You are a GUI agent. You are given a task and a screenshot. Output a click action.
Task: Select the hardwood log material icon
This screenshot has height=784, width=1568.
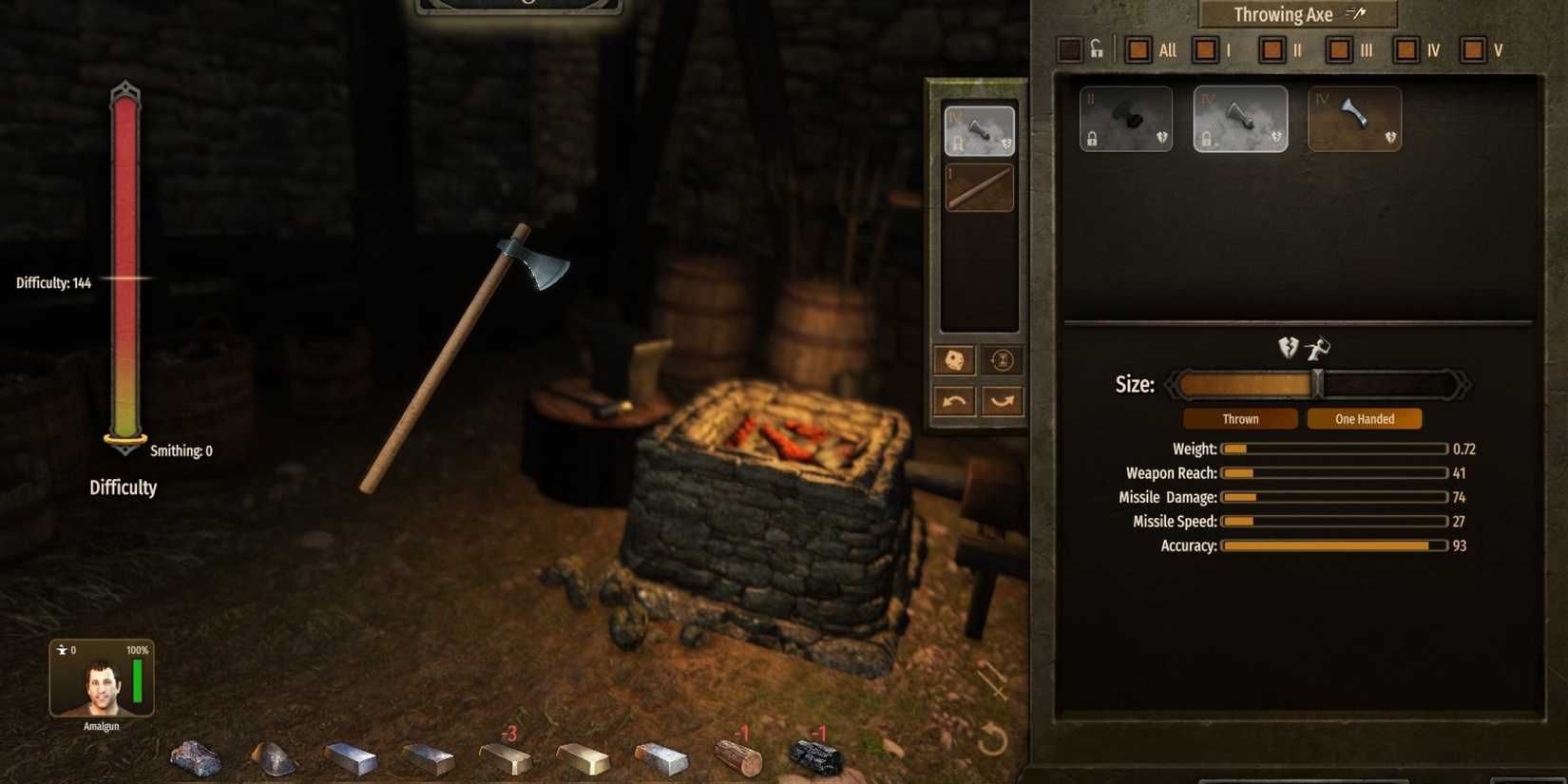pyautogui.click(x=741, y=757)
